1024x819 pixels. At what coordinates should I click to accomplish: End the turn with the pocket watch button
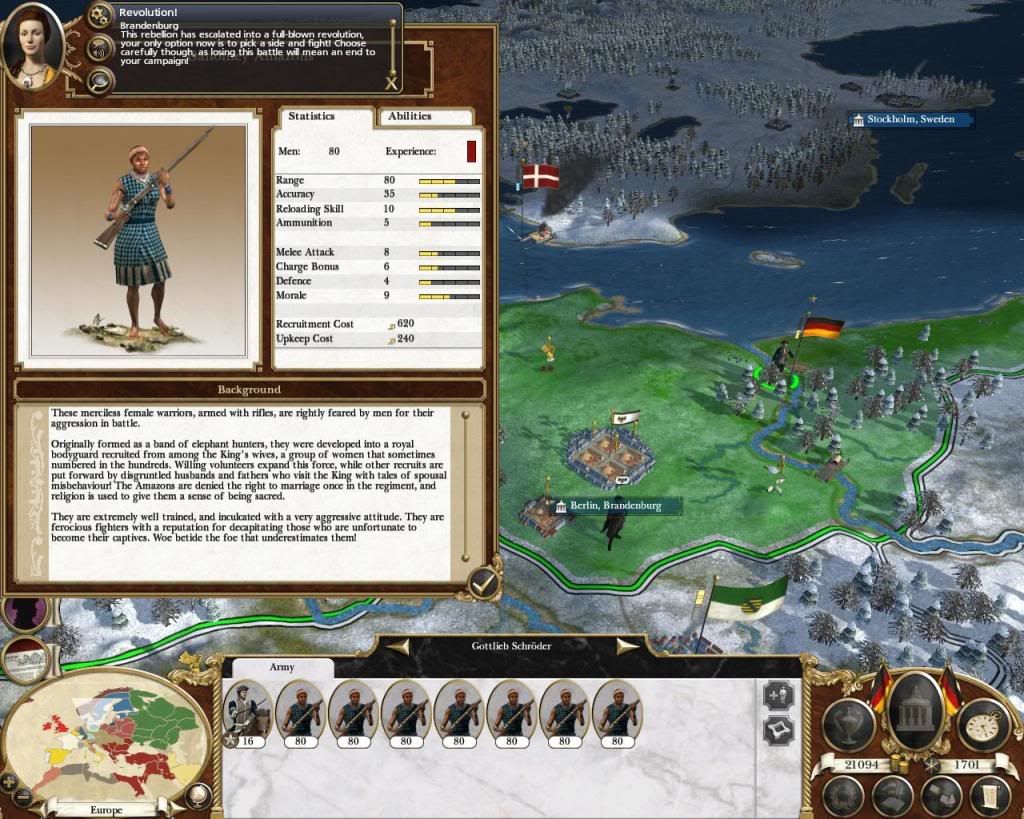[x=982, y=725]
